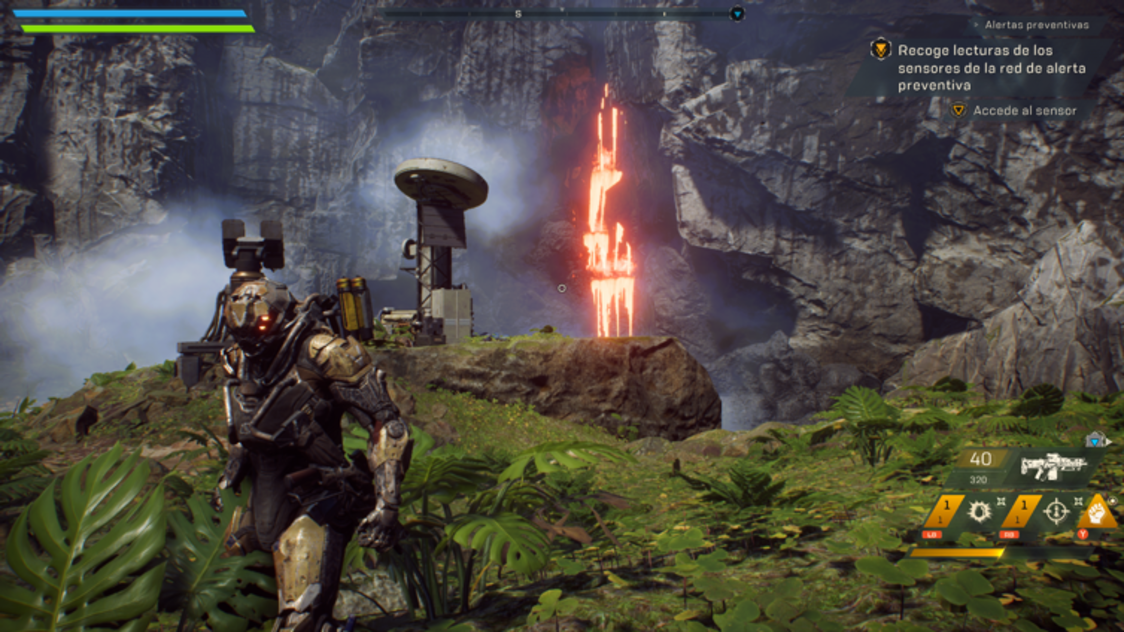Click the blue triangle marker above weapon panel

tap(1096, 439)
